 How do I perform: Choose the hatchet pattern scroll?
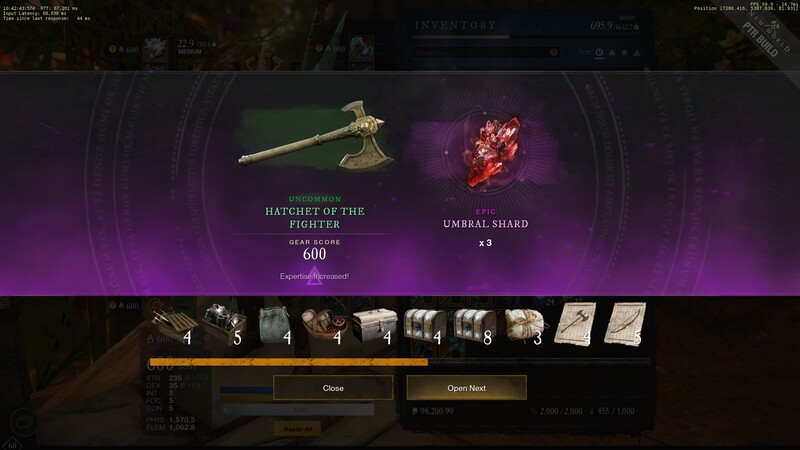click(x=577, y=325)
